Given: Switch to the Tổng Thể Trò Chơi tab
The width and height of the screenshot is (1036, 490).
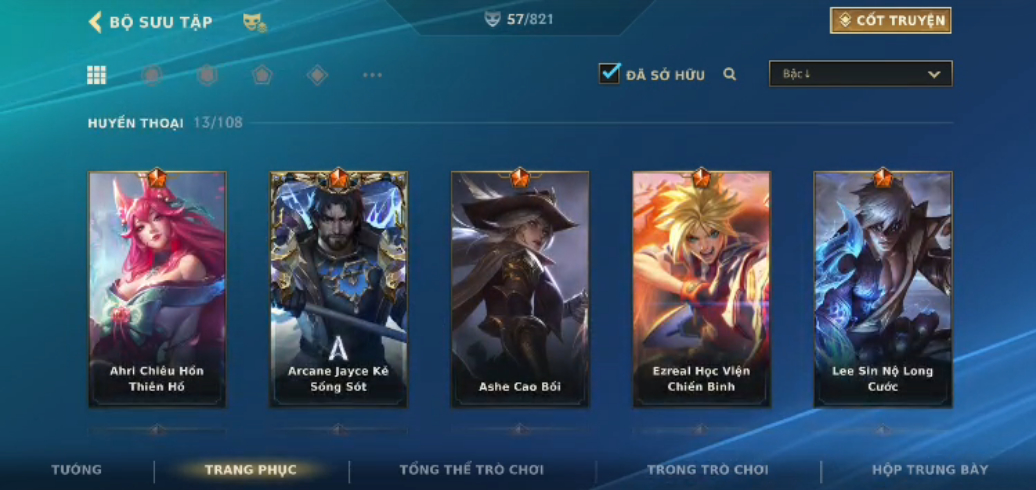Looking at the screenshot, I should coord(471,470).
